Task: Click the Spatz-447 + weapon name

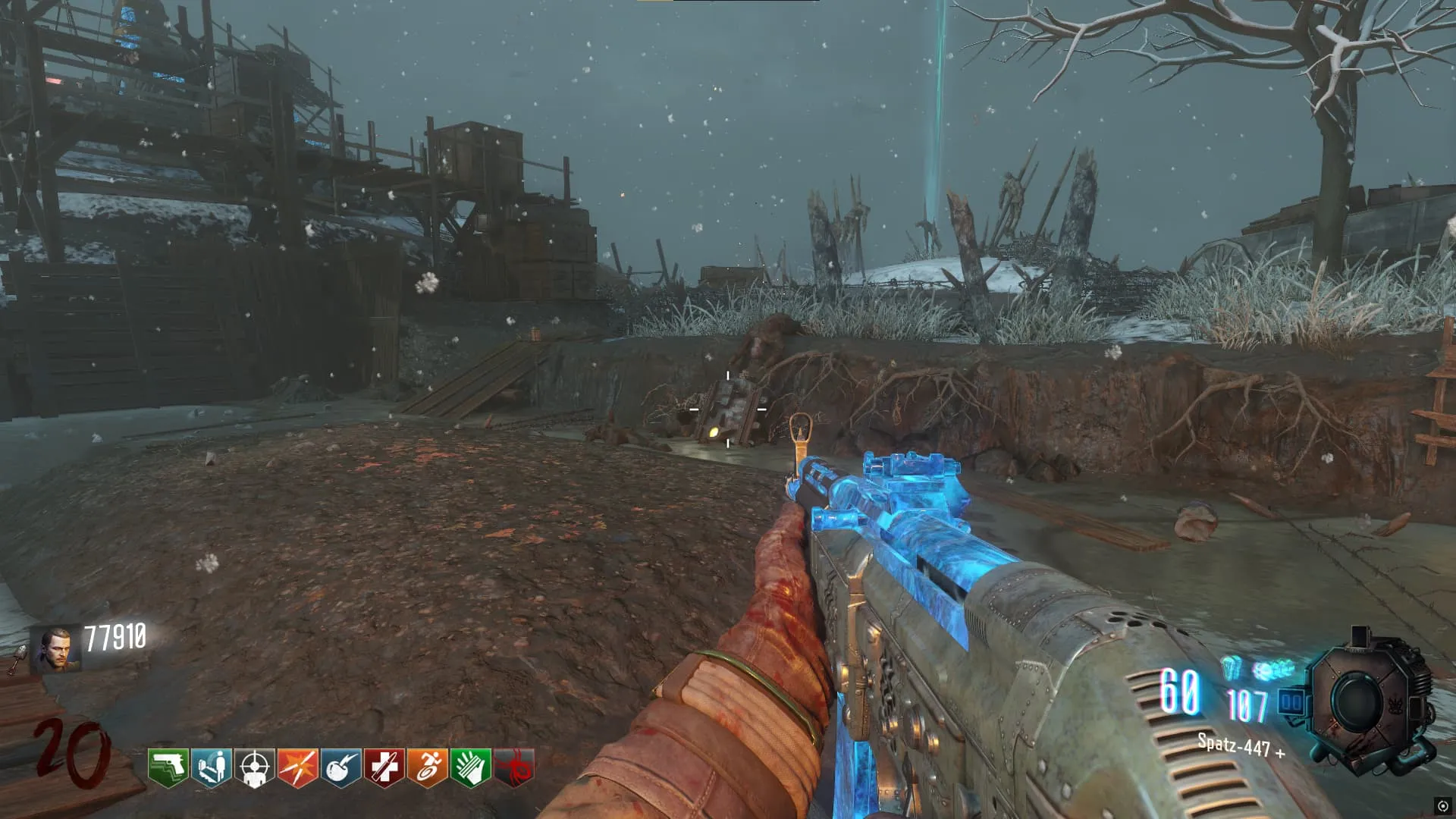Action: (1241, 746)
